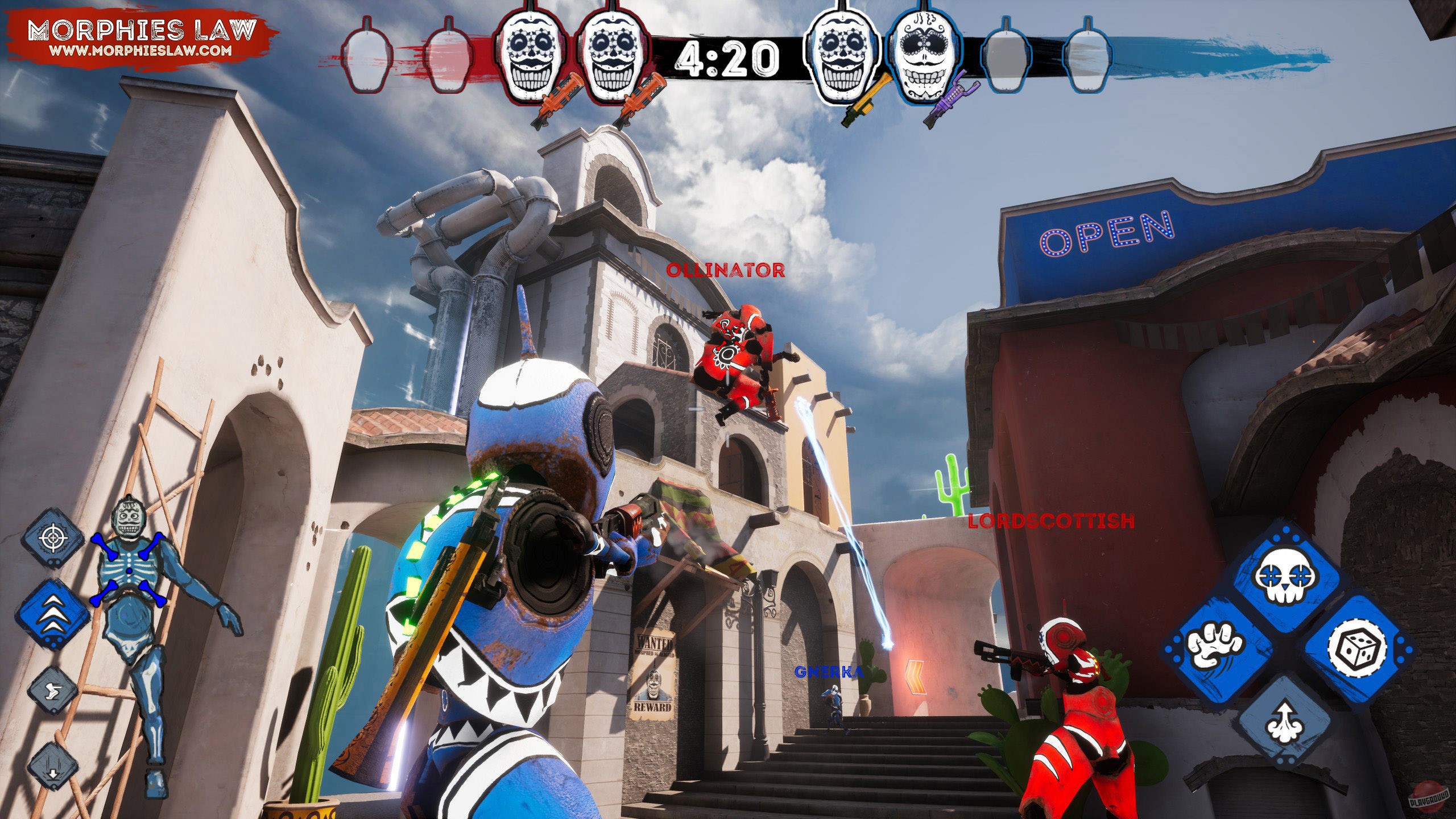Select the mustached skull portrait on blue team
1456x819 pixels.
tap(926, 54)
